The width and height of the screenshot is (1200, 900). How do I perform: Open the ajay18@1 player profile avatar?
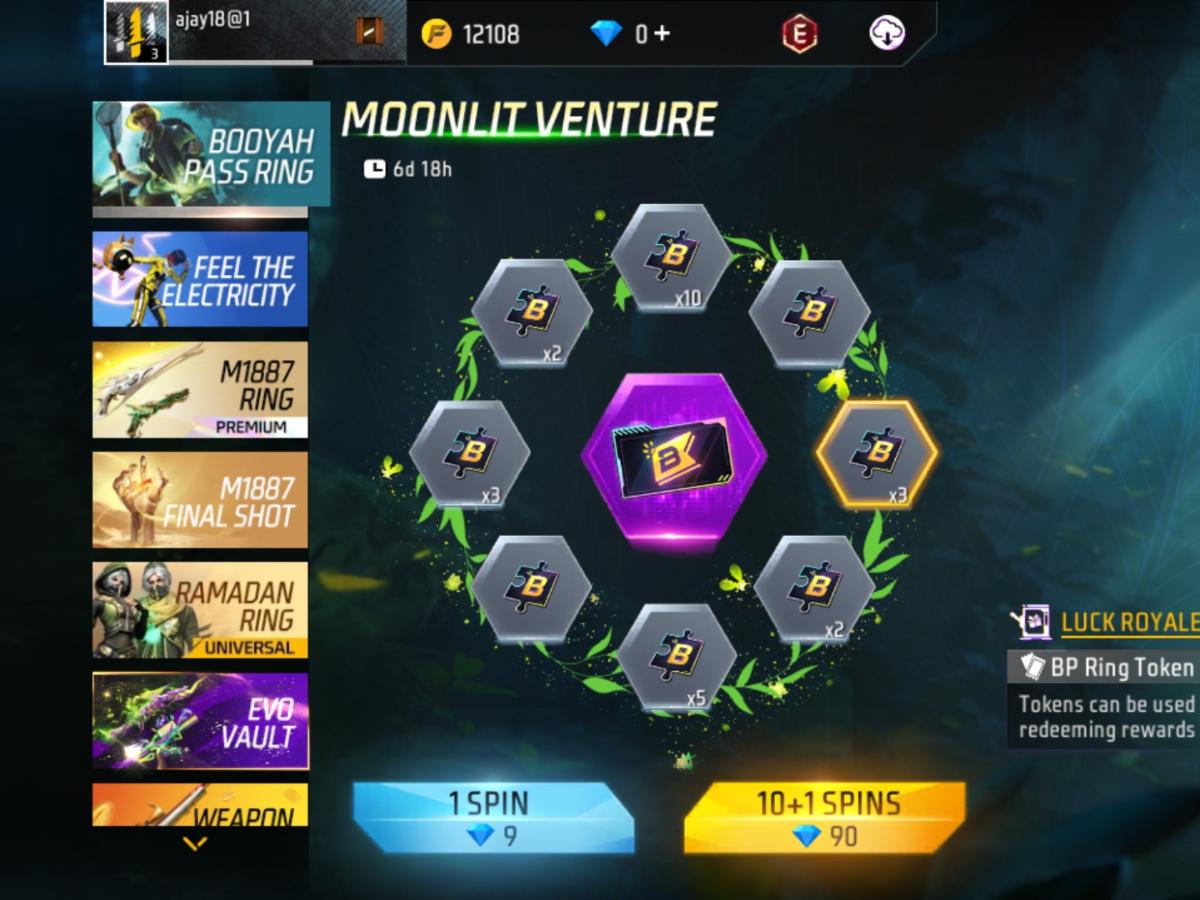[136, 33]
